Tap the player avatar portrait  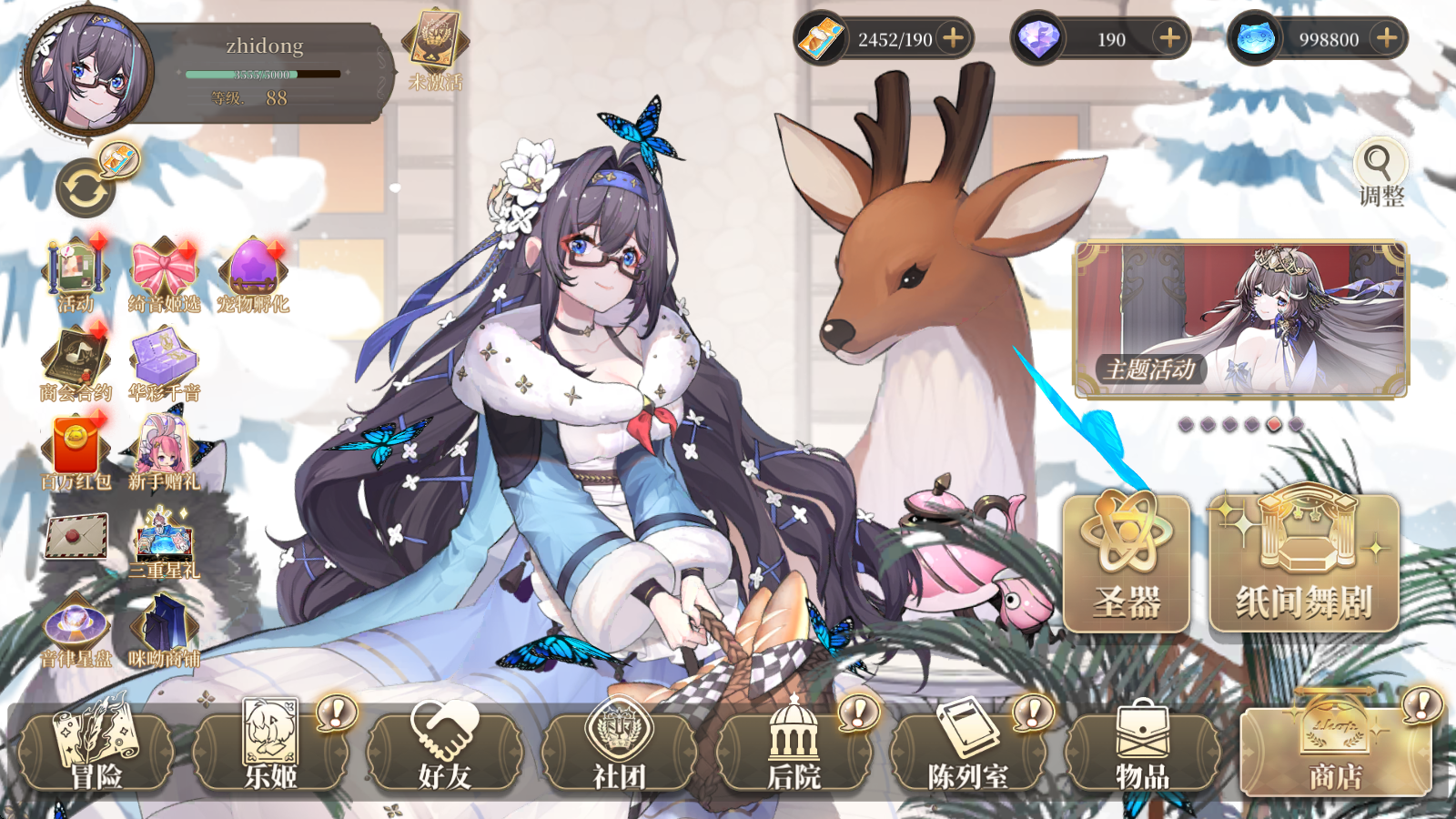point(88,71)
